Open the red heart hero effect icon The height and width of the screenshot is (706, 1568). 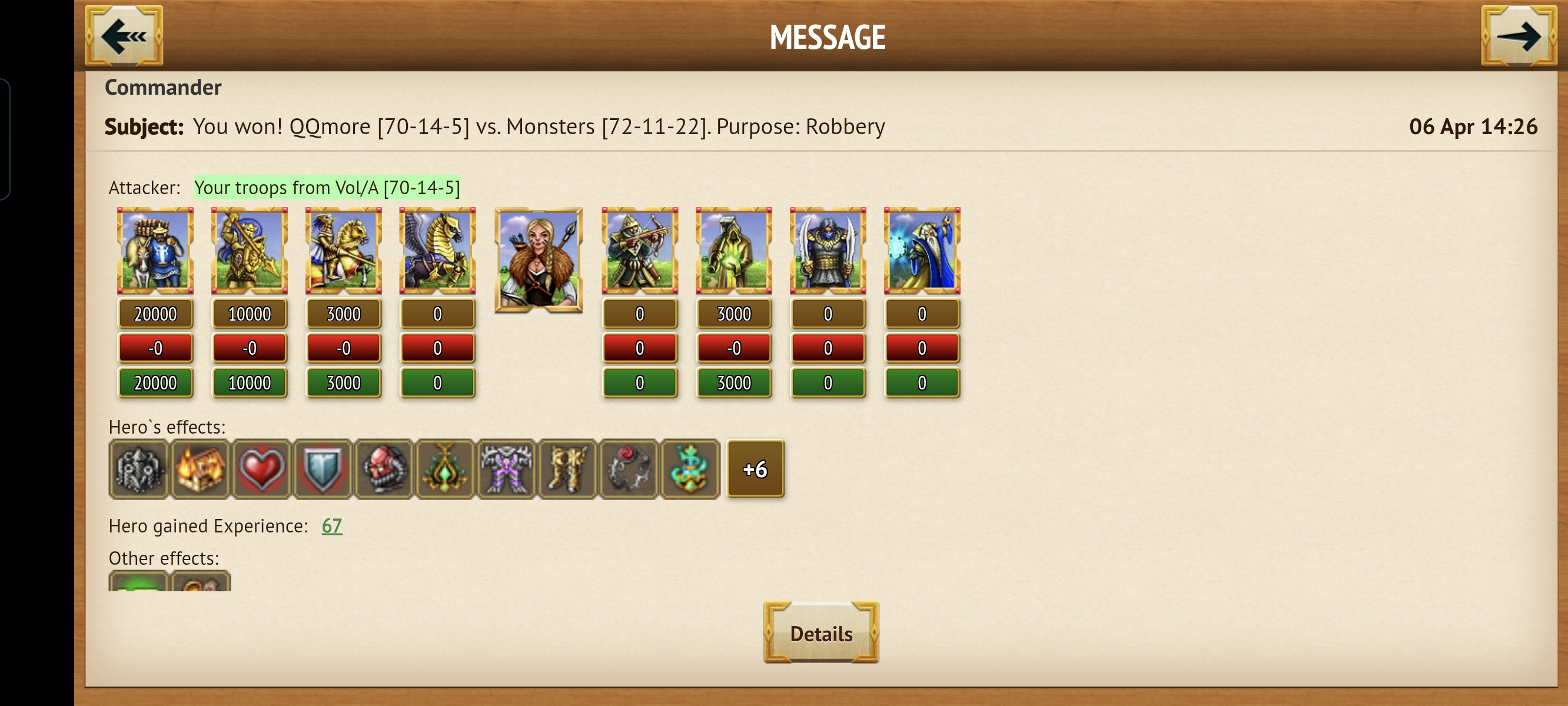click(x=261, y=469)
